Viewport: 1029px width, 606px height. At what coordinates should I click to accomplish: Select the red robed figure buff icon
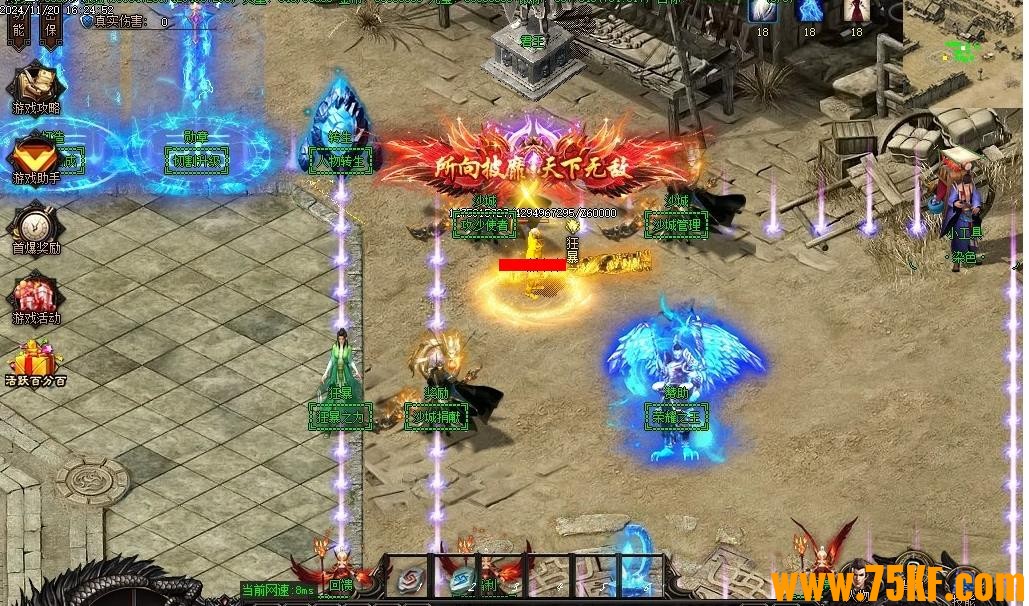point(856,11)
